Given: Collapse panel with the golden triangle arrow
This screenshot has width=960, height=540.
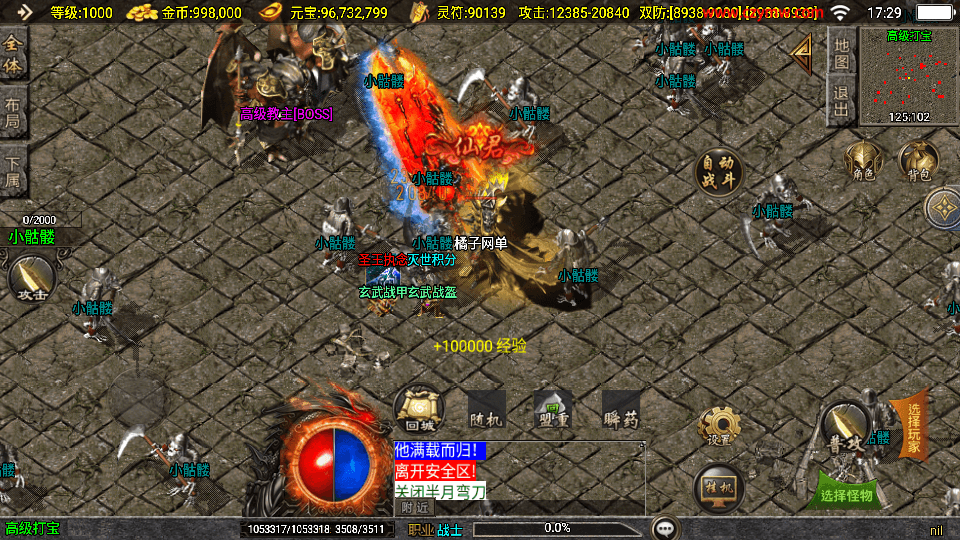Looking at the screenshot, I should tap(802, 54).
